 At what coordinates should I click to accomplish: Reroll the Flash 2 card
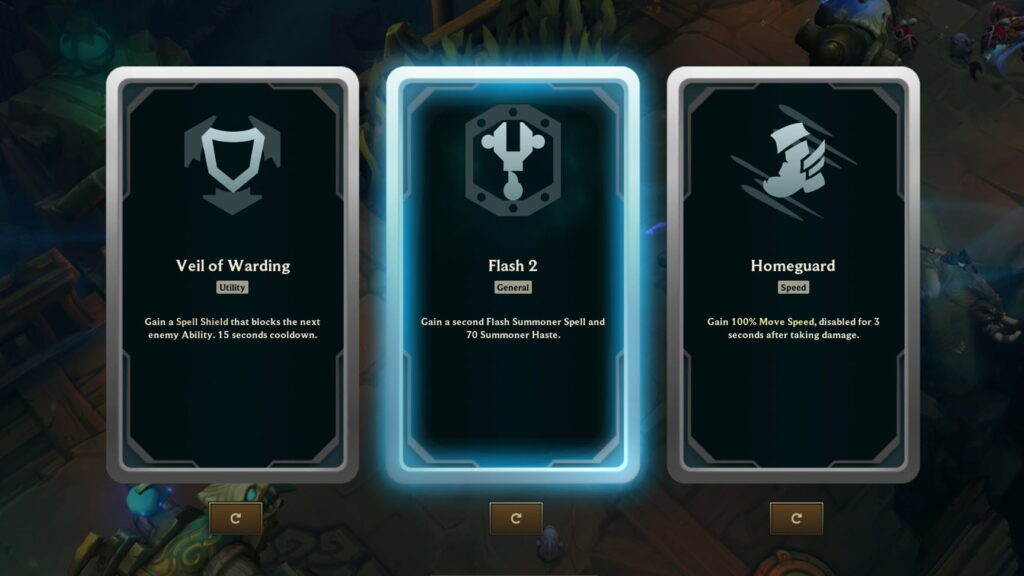click(x=516, y=518)
